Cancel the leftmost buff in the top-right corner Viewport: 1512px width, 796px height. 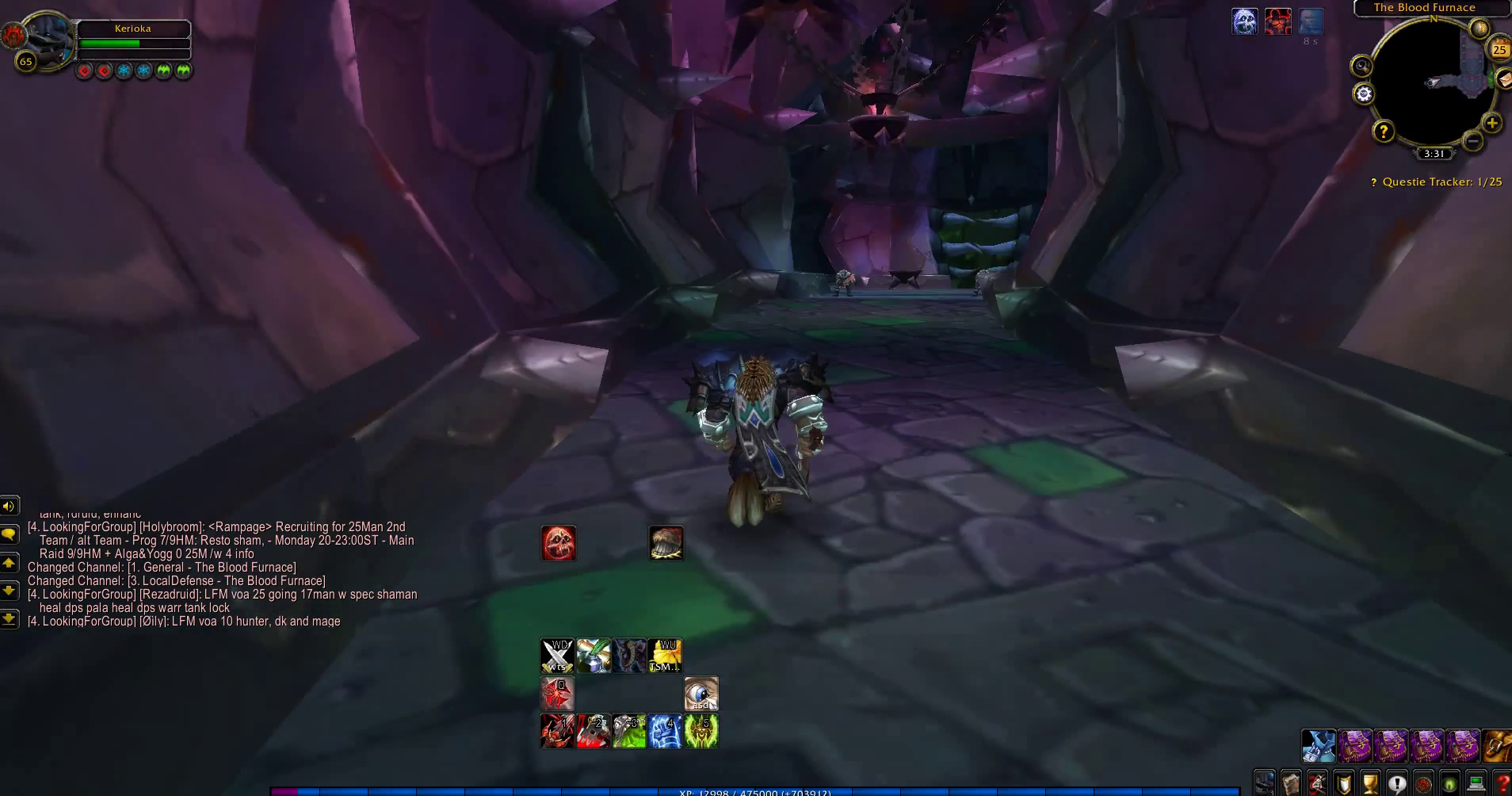point(1245,20)
